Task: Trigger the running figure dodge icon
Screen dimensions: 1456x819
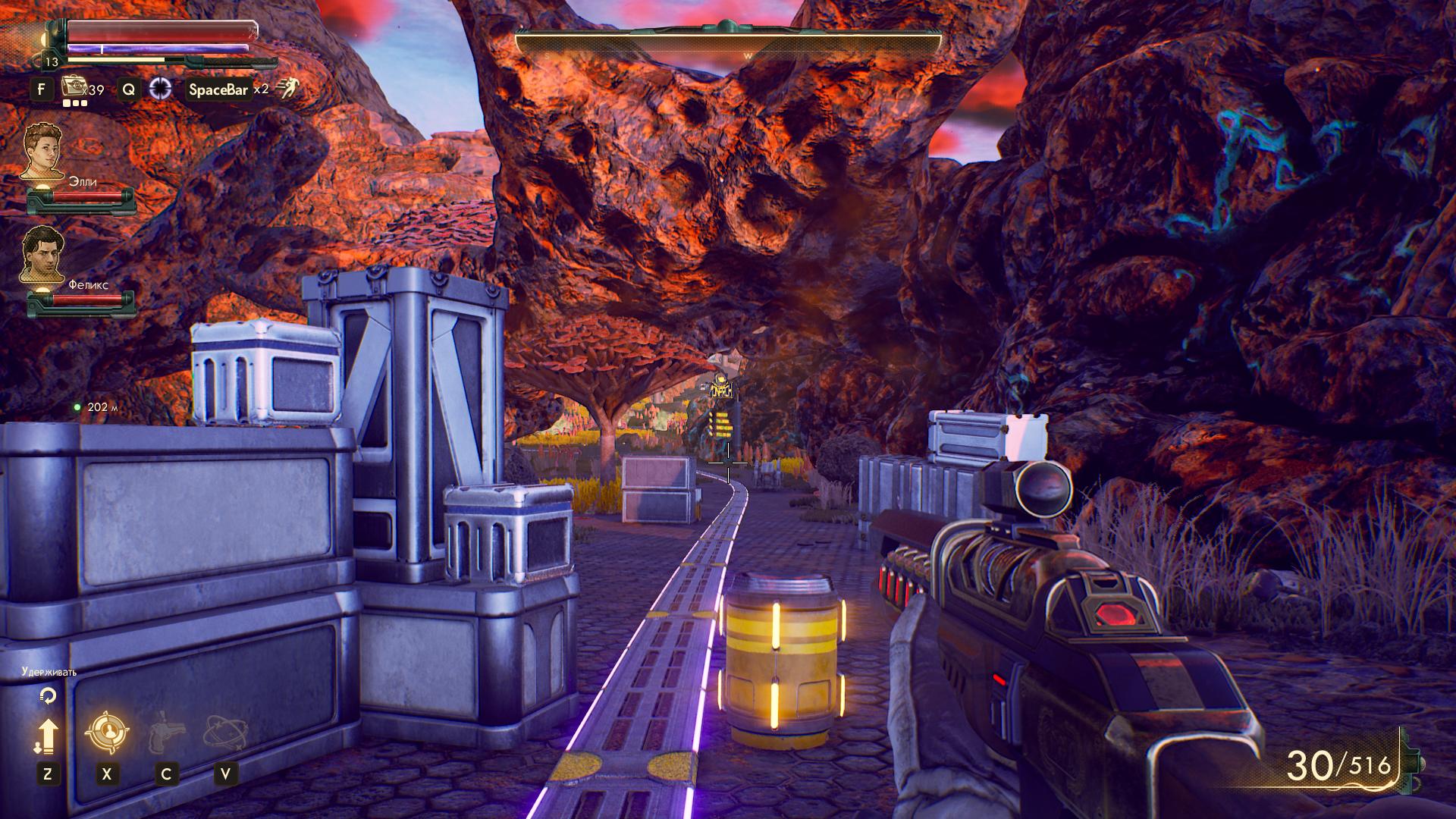Action: pos(286,89)
